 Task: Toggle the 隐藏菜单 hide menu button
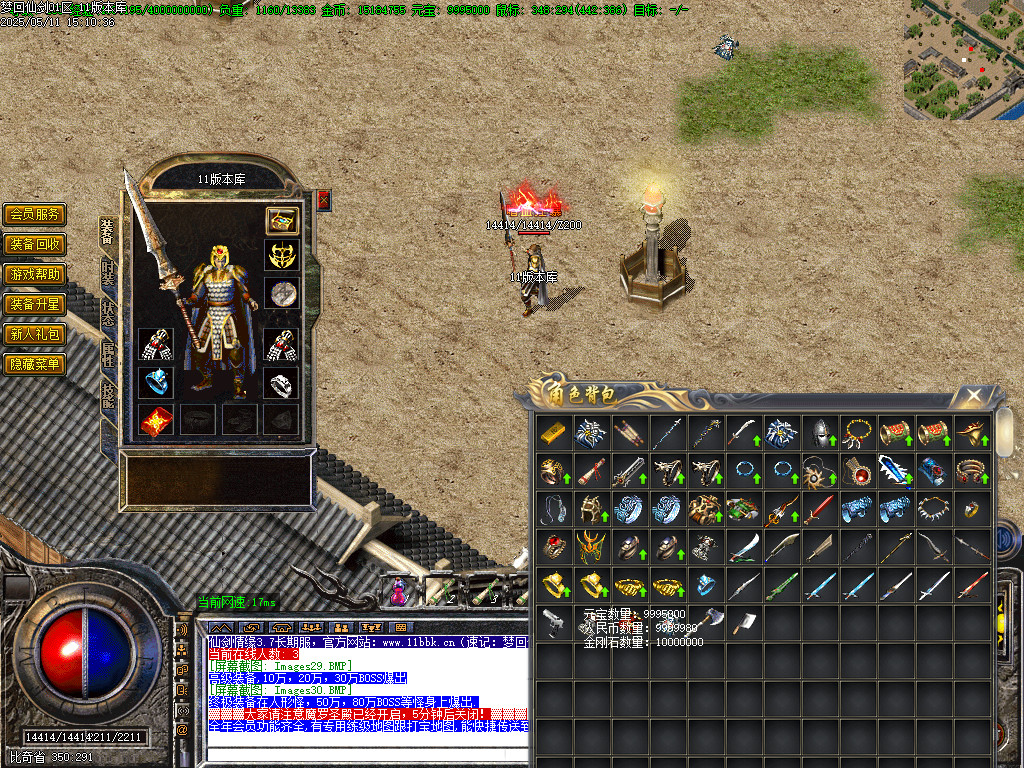click(x=34, y=364)
